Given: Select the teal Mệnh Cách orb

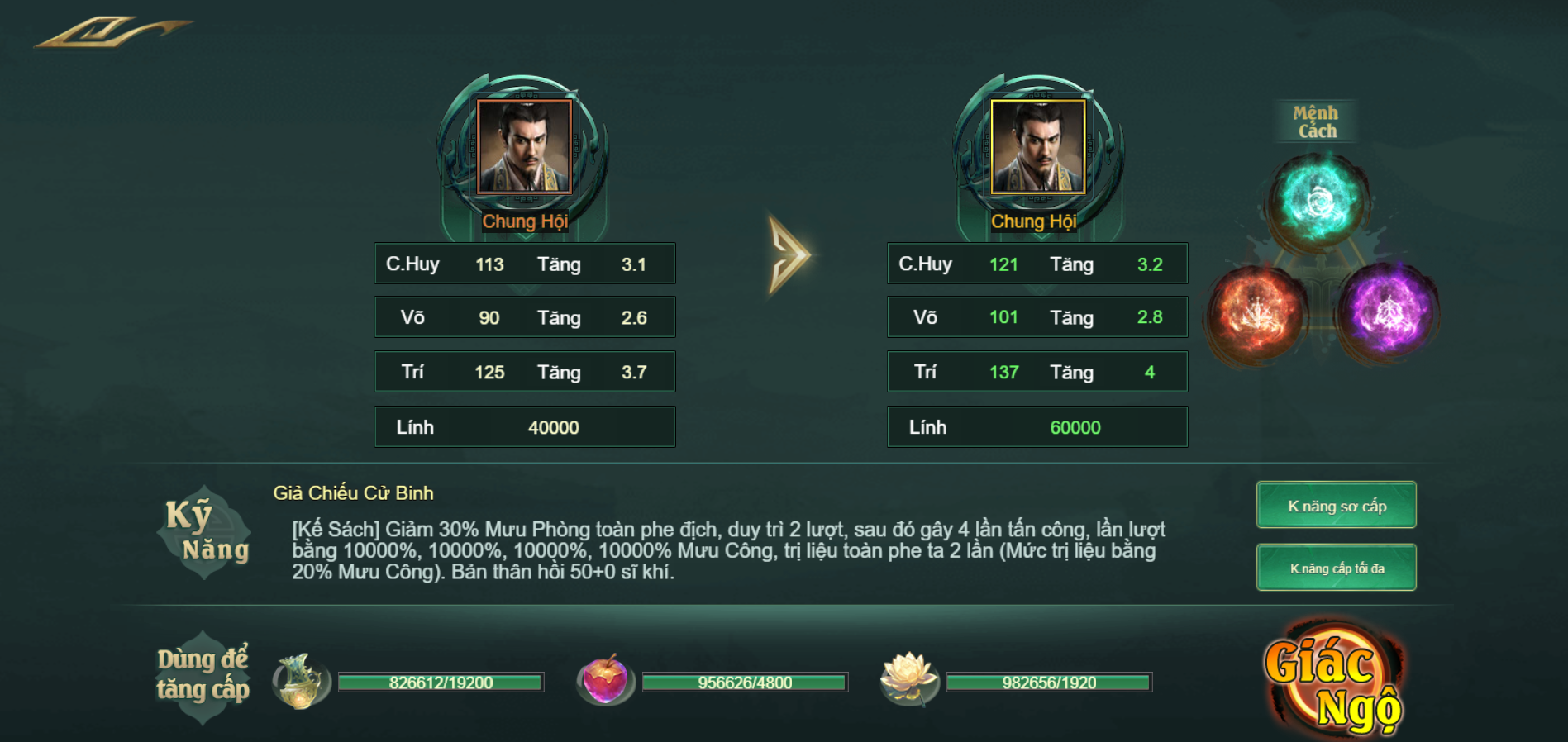Looking at the screenshot, I should [1318, 201].
